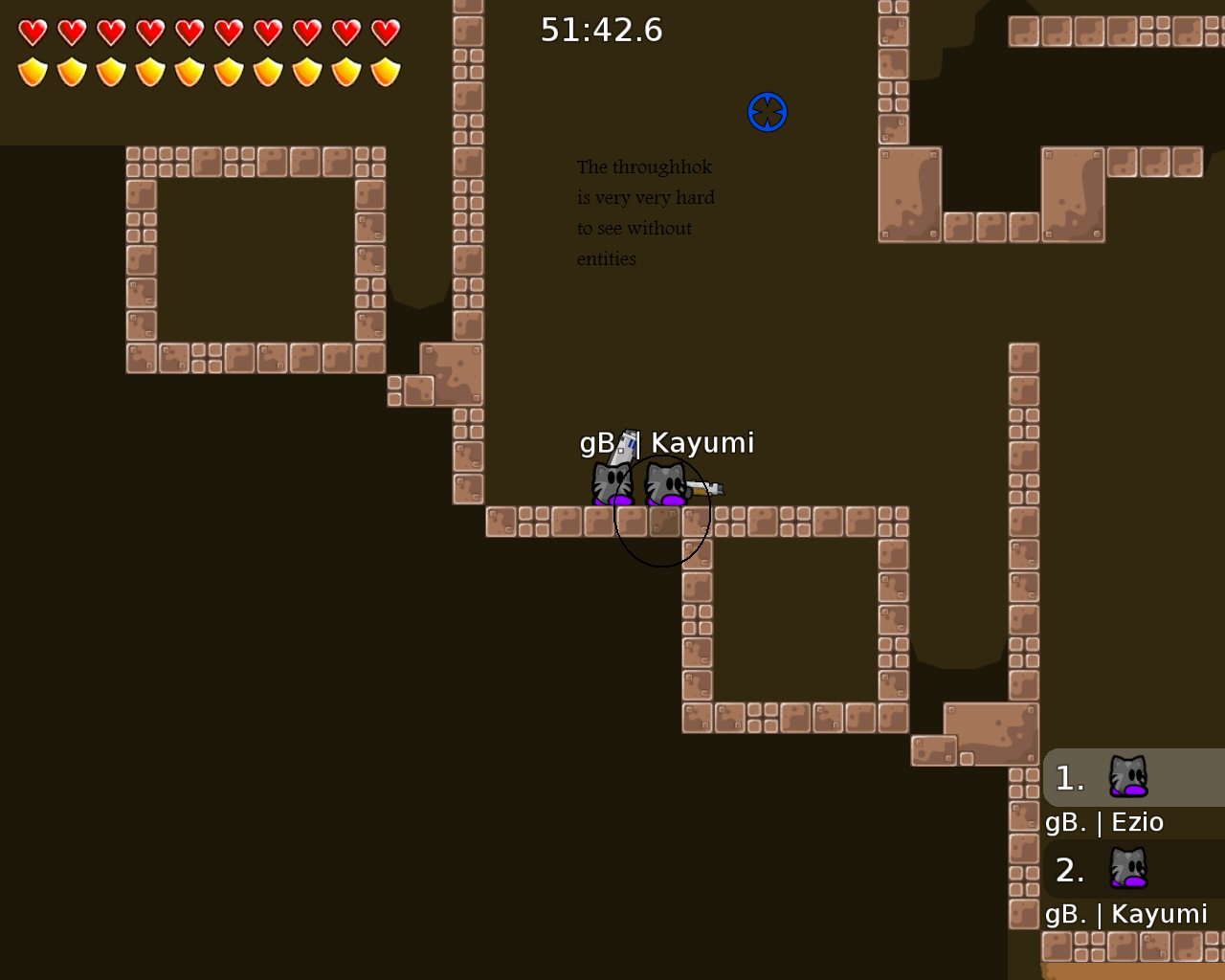Click the rightmost shield in the armor row
Image resolution: width=1225 pixels, height=980 pixels.
pyautogui.click(x=385, y=71)
